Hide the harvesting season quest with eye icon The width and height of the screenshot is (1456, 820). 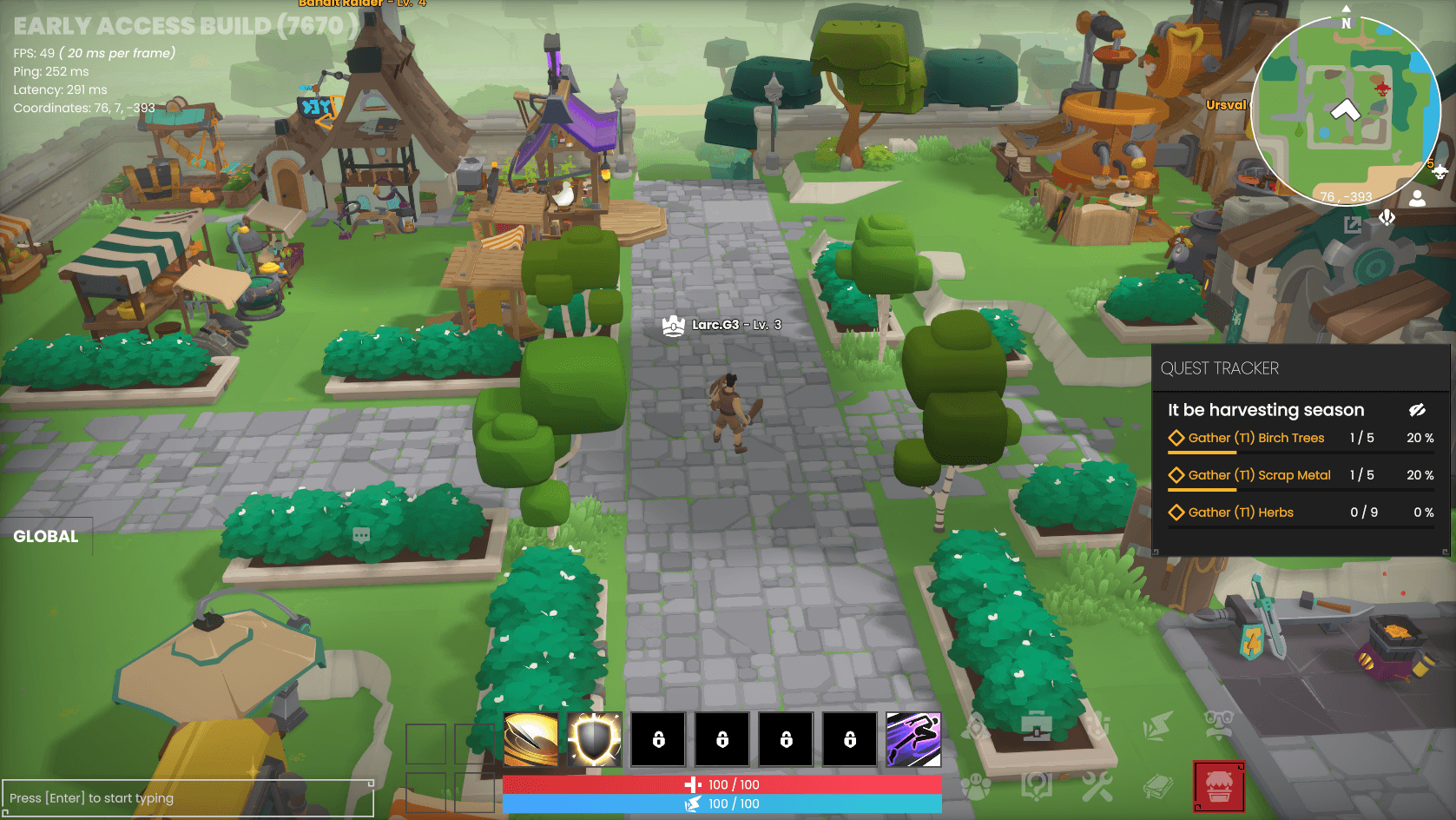[1417, 410]
